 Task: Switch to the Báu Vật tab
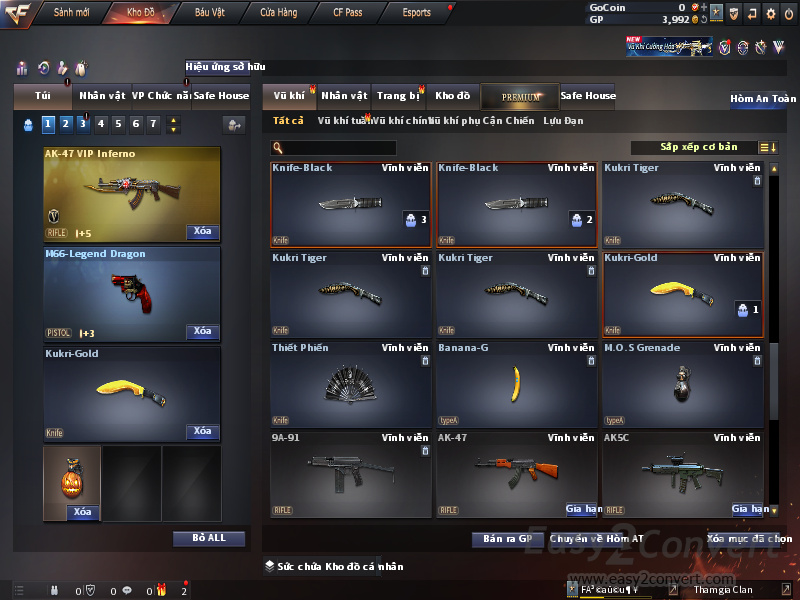pyautogui.click(x=210, y=12)
